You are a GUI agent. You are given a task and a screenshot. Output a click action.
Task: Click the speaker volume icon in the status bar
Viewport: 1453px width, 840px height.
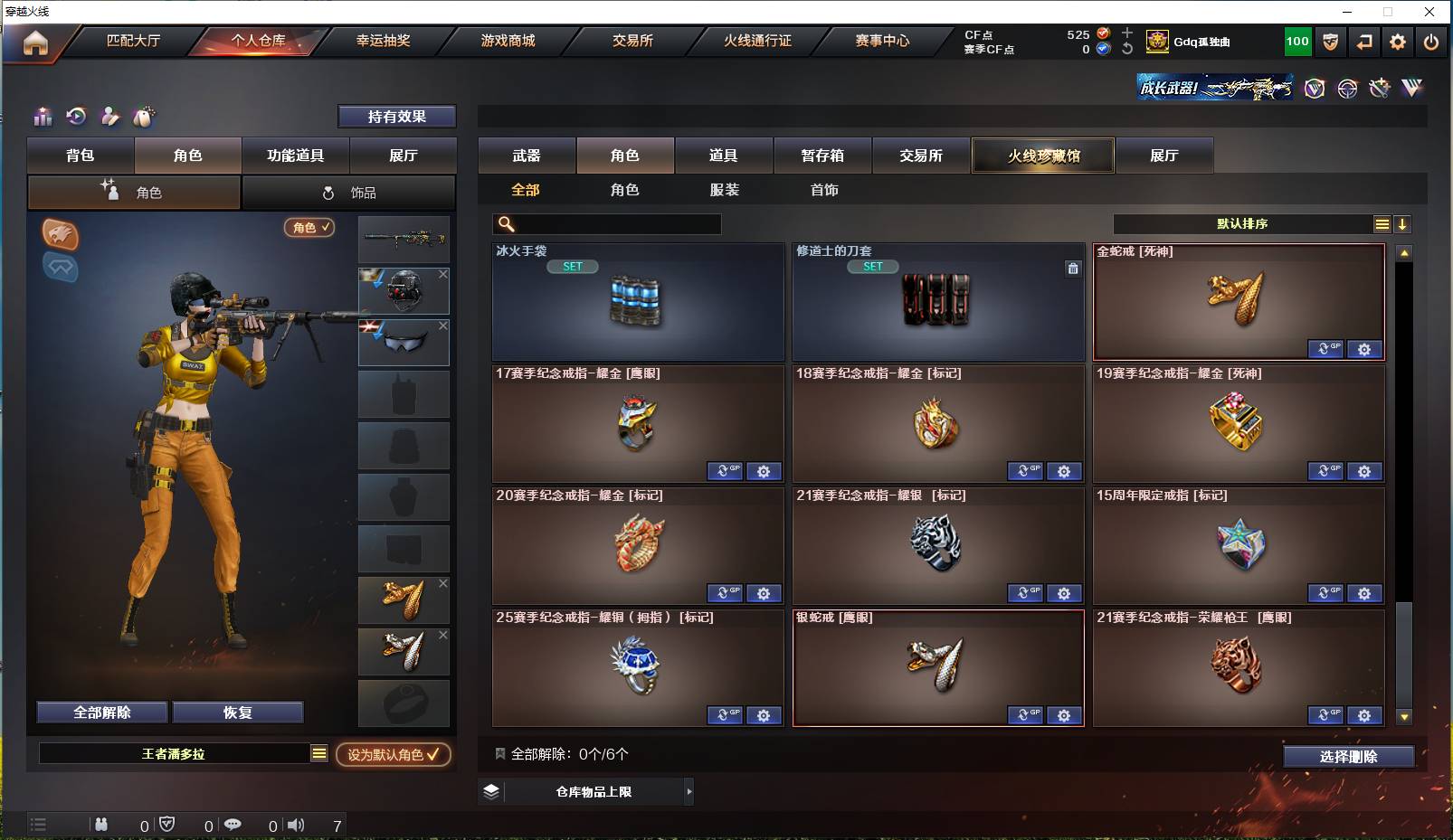pyautogui.click(x=296, y=825)
